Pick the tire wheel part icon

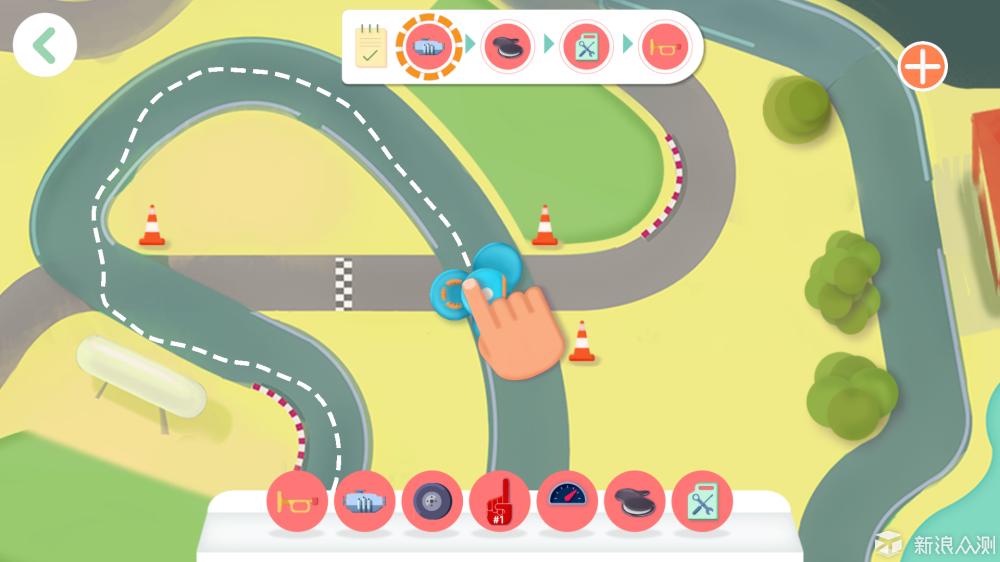[432, 500]
